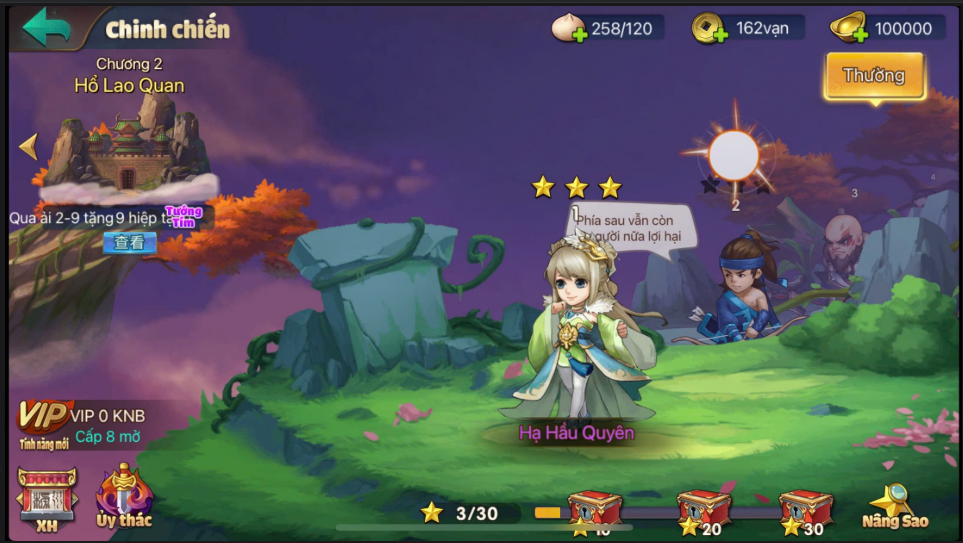Claim the 10-star treasure chest
The width and height of the screenshot is (963, 543).
pos(595,511)
